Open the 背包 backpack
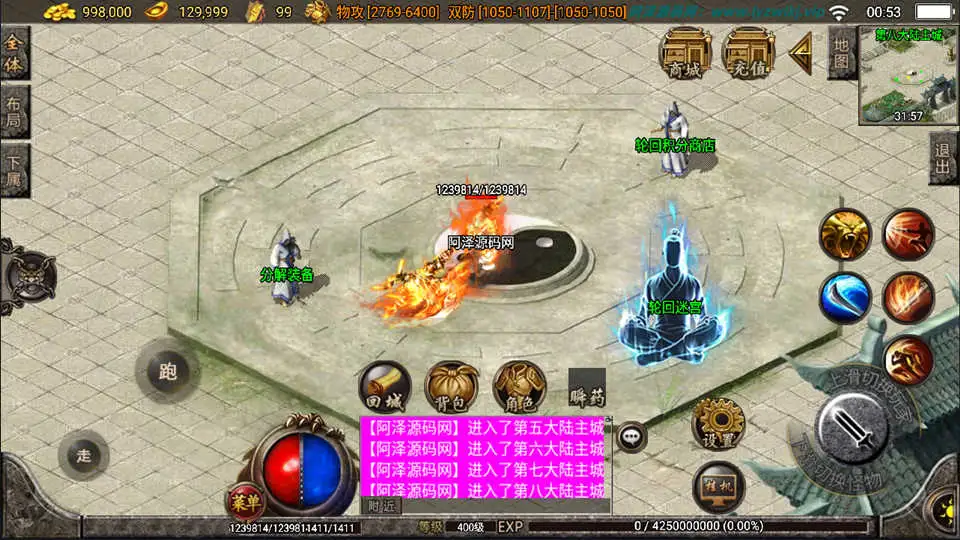Screen dimensions: 960x540 (x=451, y=387)
